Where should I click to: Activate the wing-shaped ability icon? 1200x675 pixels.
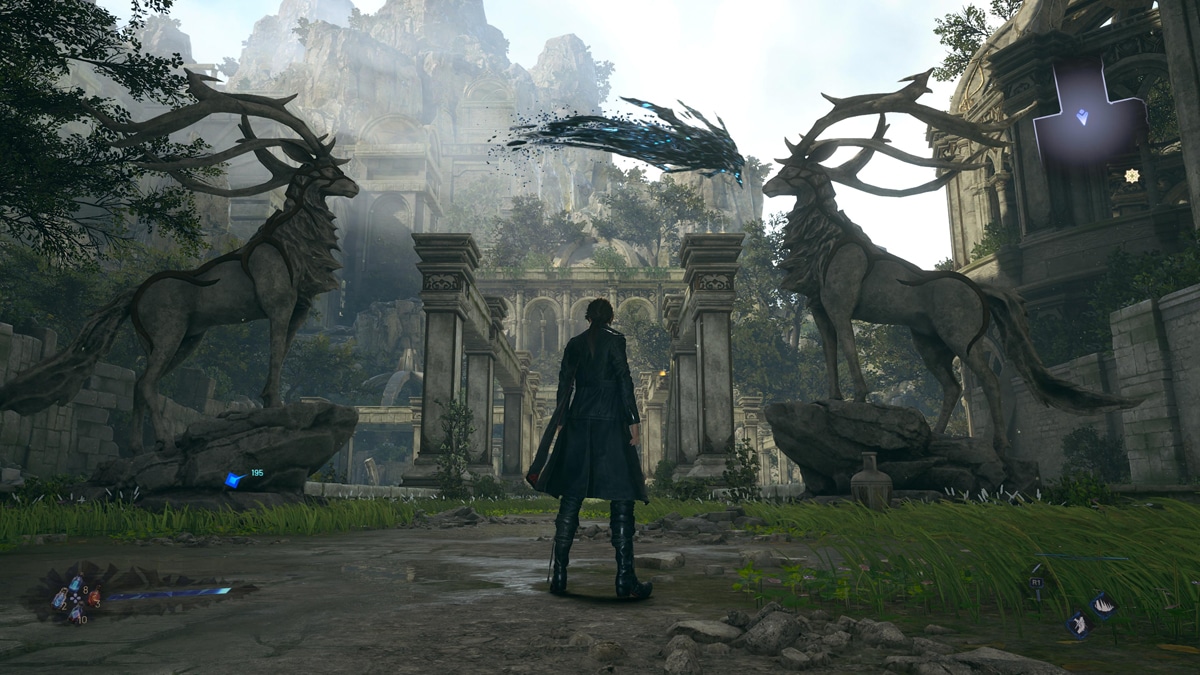click(1103, 604)
